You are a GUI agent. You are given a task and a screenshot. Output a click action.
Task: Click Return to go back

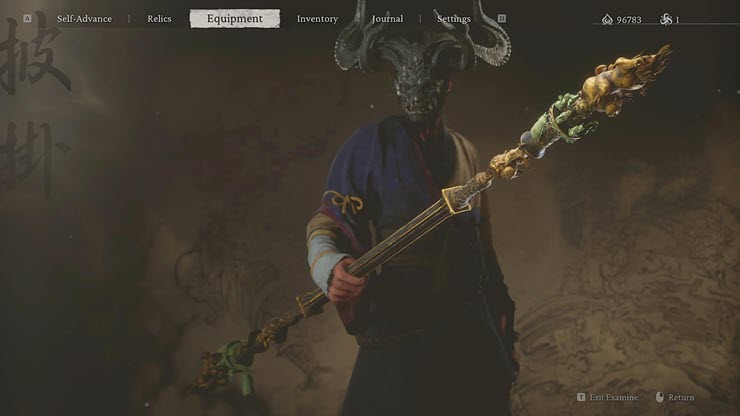pyautogui.click(x=681, y=398)
